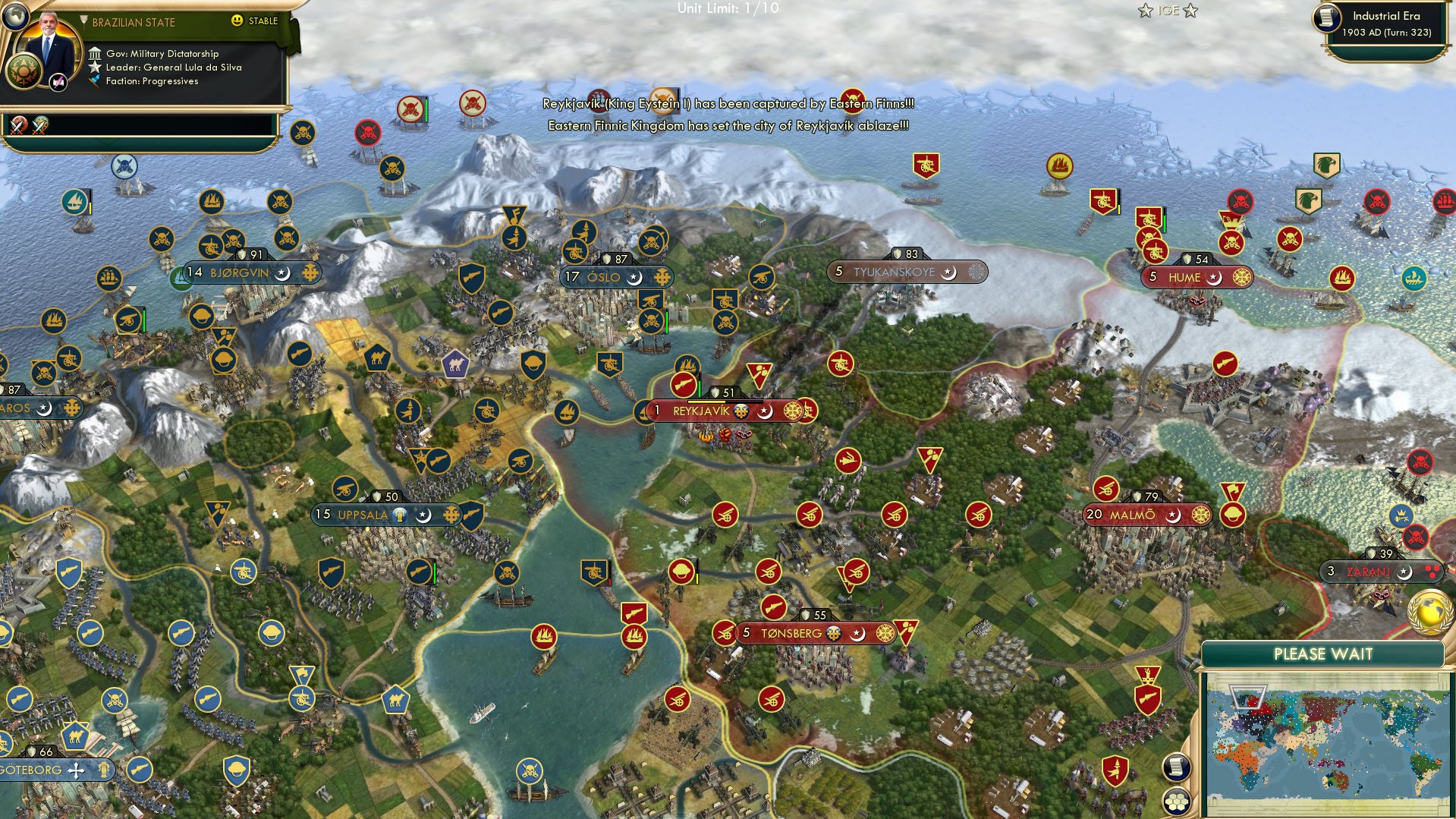Open the IGE in-game editor label
This screenshot has height=819, width=1456.
(x=1168, y=11)
